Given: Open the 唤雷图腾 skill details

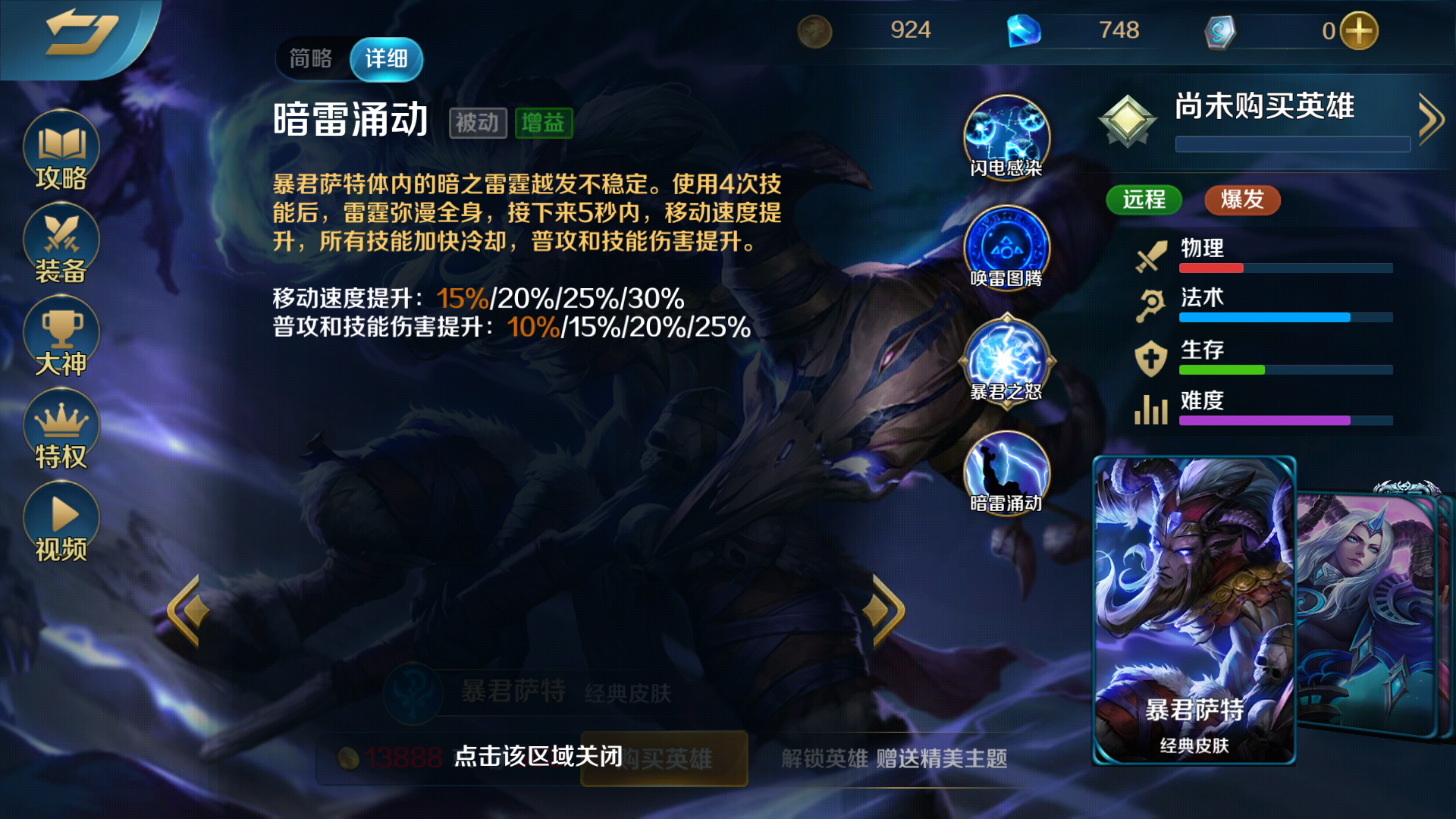Looking at the screenshot, I should click(1006, 249).
